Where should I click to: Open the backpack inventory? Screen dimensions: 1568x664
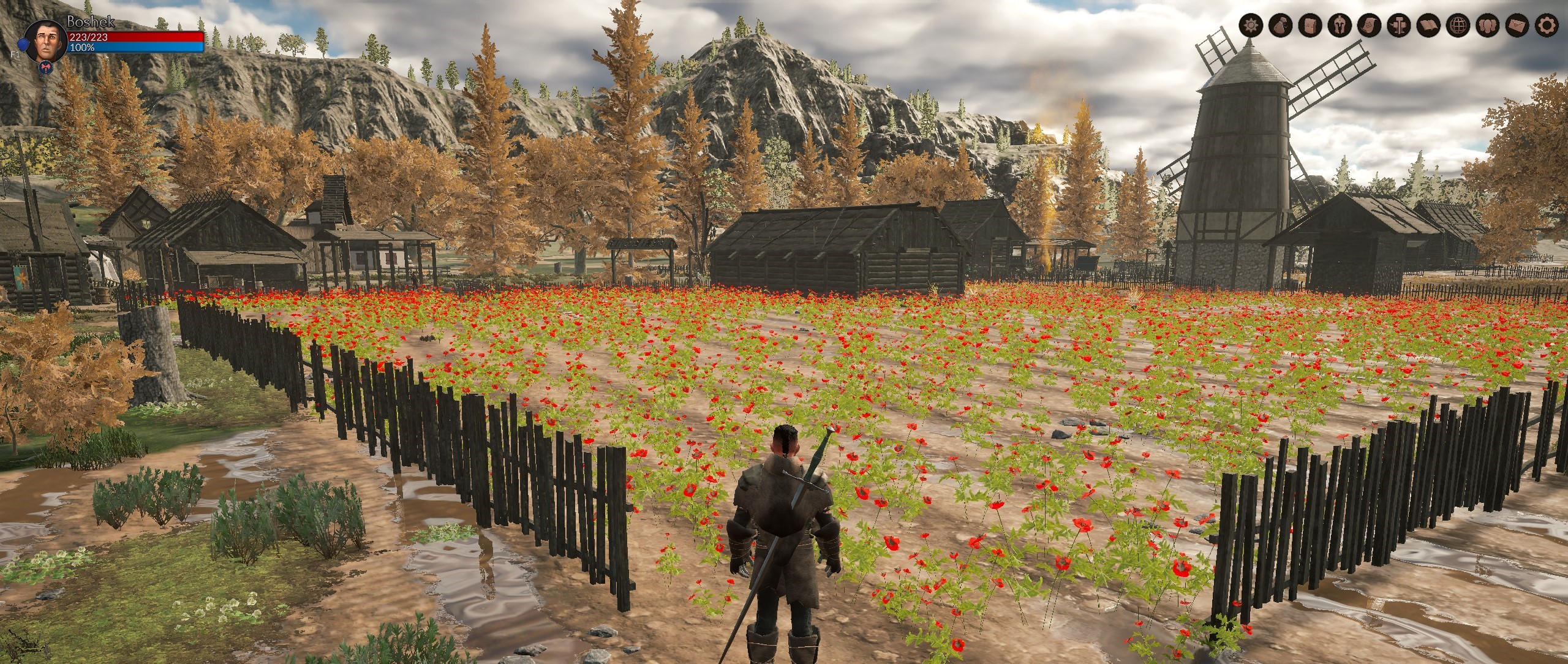click(x=1309, y=42)
